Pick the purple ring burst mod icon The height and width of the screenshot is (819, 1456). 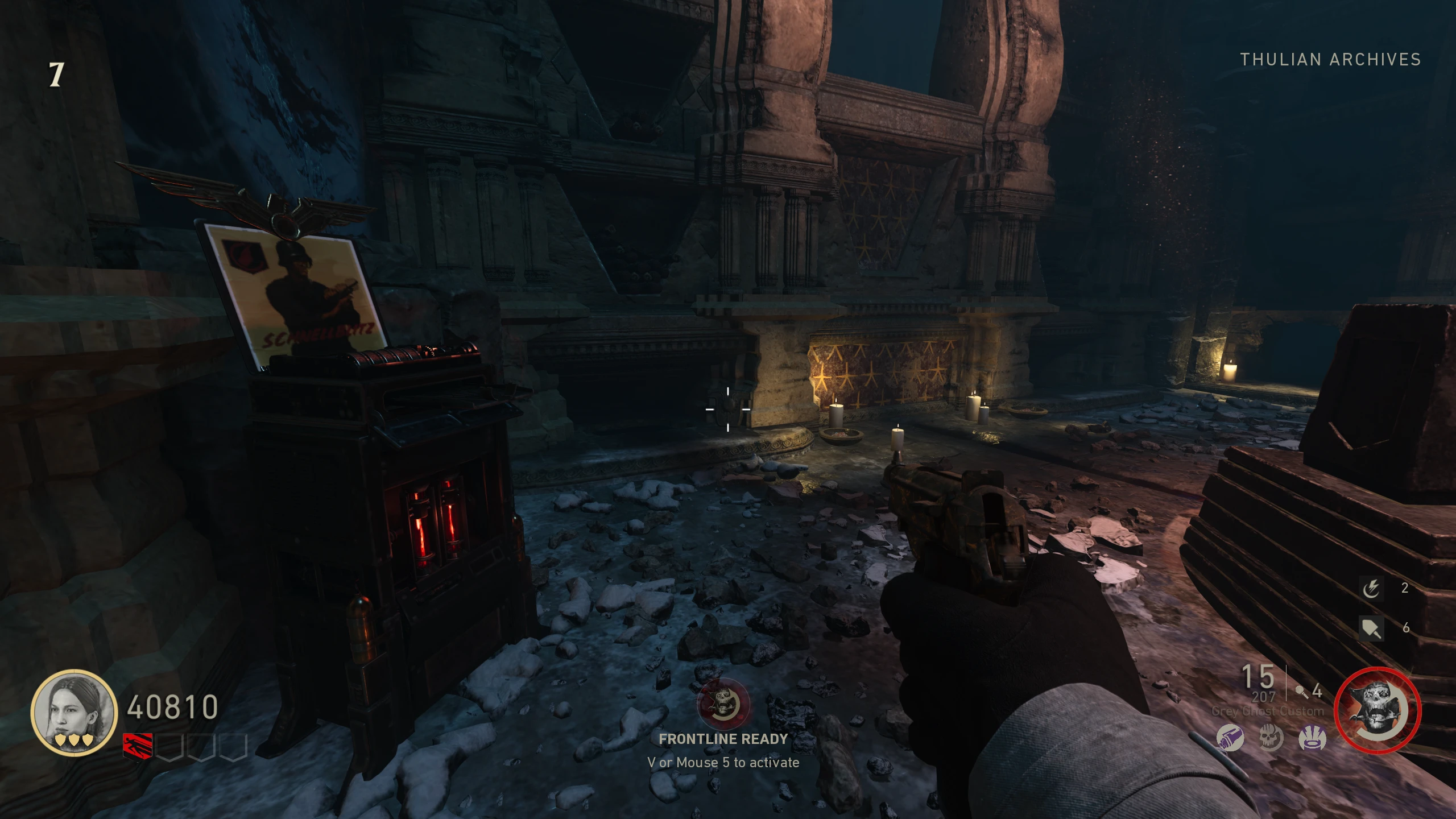coord(1312,739)
